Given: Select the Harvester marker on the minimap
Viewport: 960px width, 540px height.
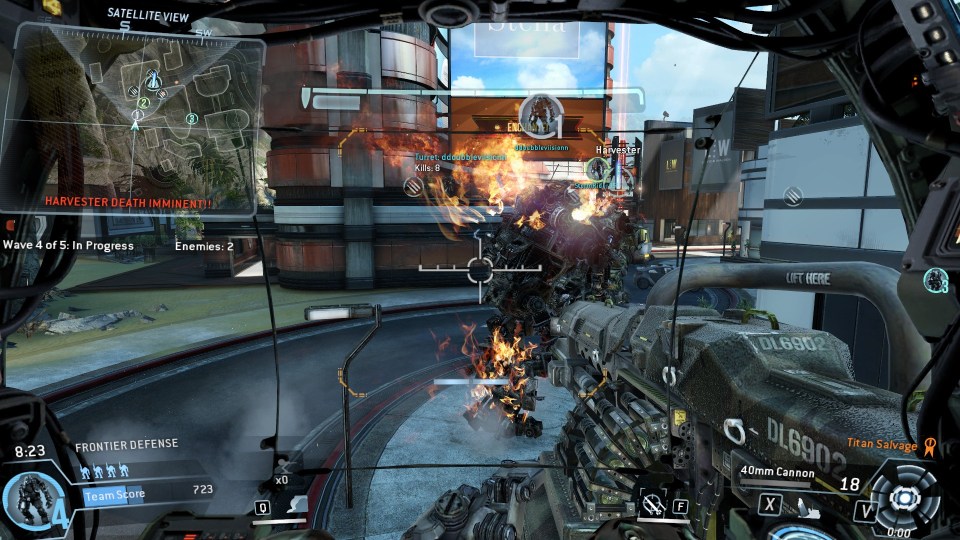Looking at the screenshot, I should (154, 79).
